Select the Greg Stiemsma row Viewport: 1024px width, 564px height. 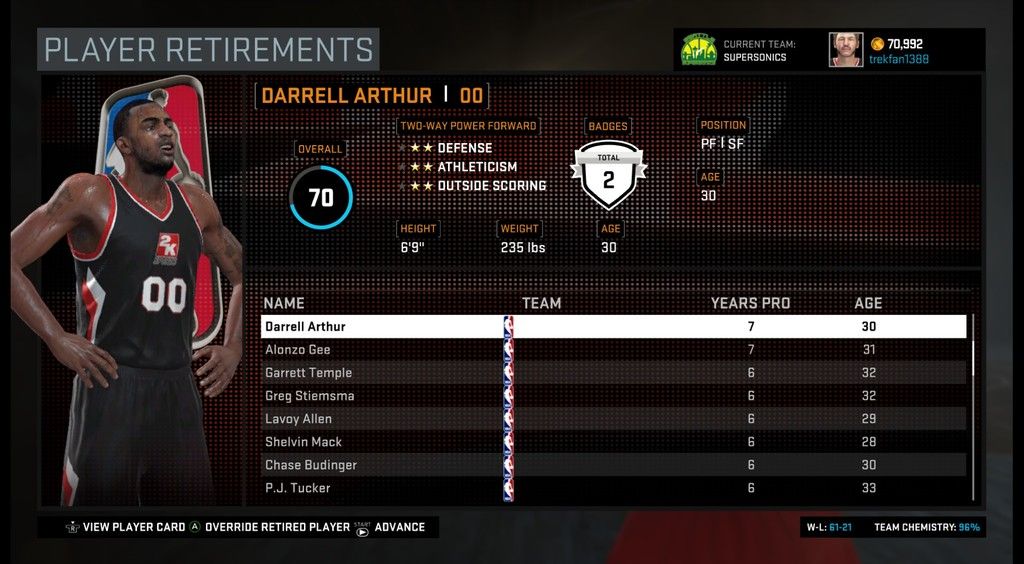pos(612,396)
